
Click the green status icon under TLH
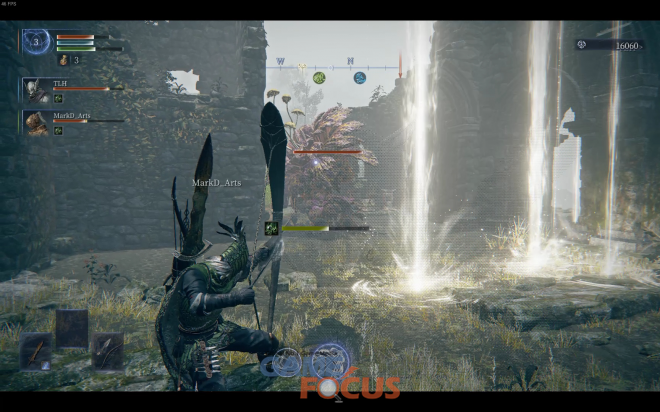58,99
